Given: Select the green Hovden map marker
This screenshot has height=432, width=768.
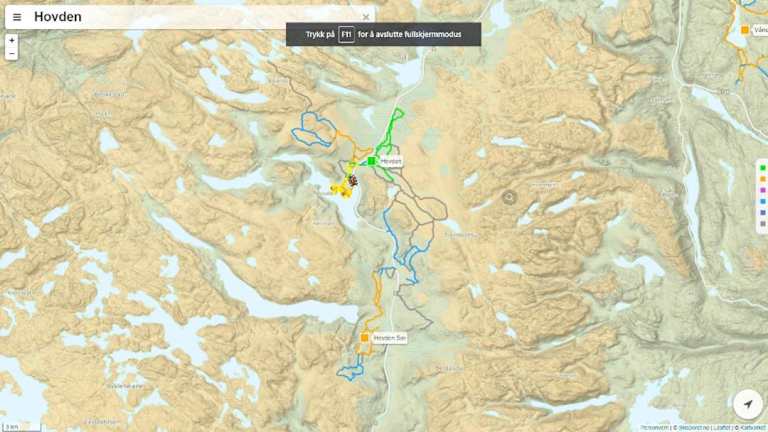Looking at the screenshot, I should point(371,161).
